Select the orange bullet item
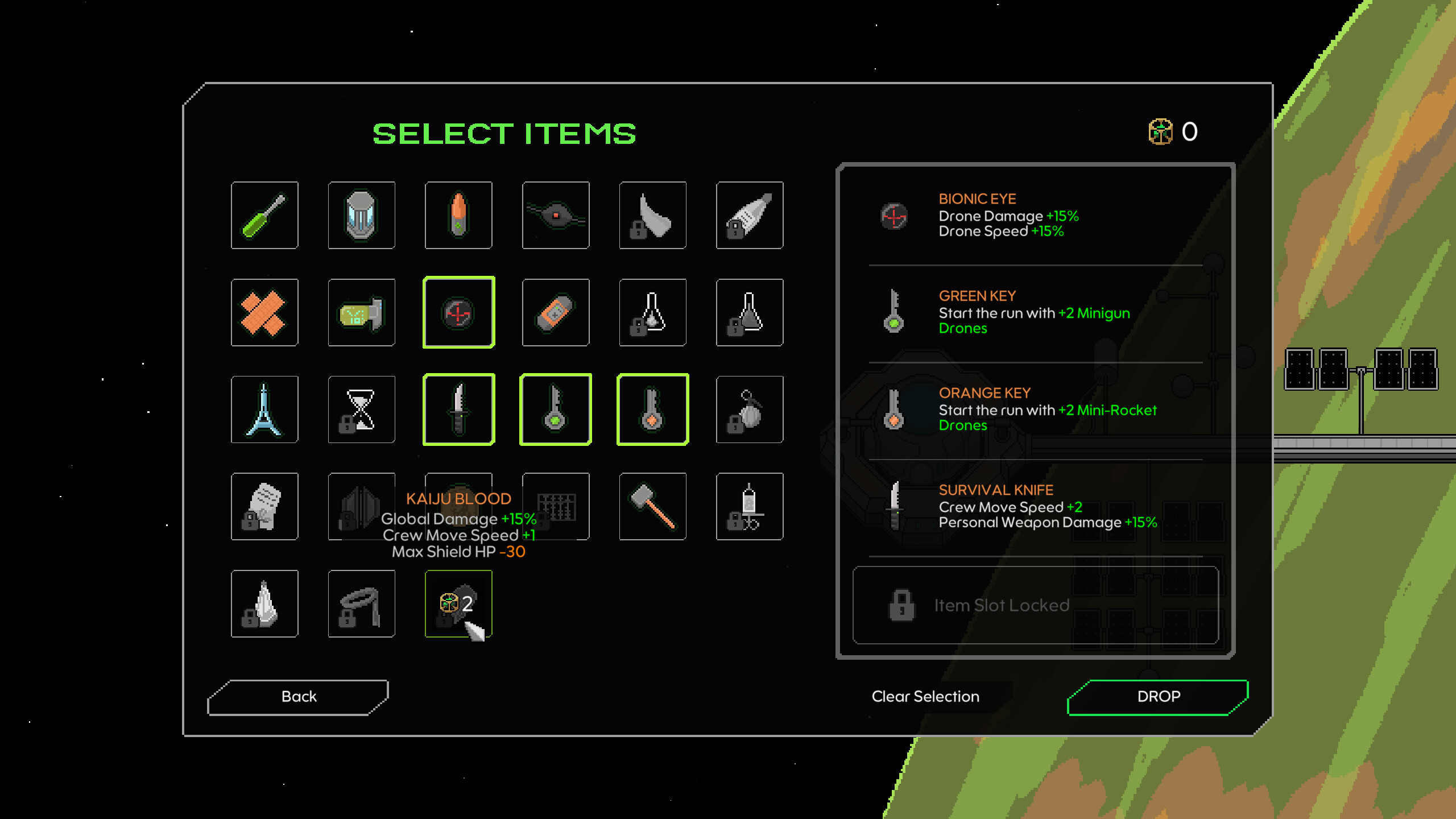This screenshot has height=819, width=1456. pyautogui.click(x=458, y=215)
